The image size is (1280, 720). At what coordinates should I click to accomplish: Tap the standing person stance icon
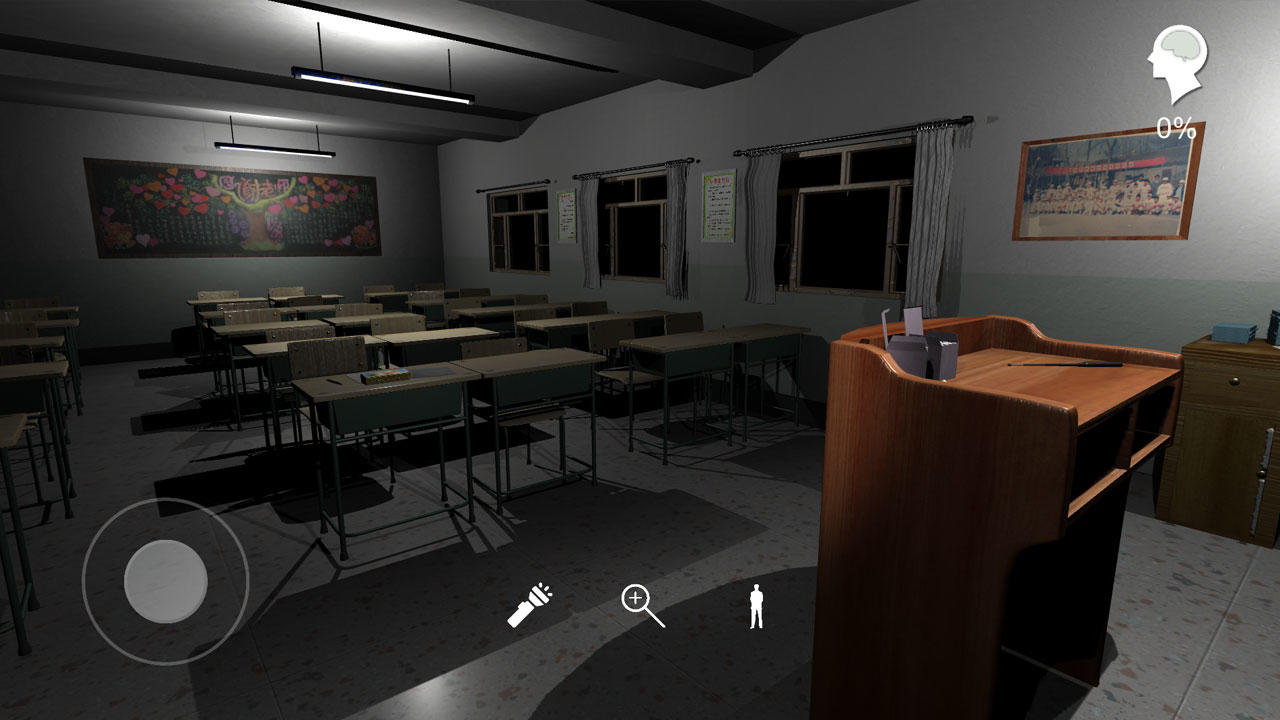pos(757,607)
